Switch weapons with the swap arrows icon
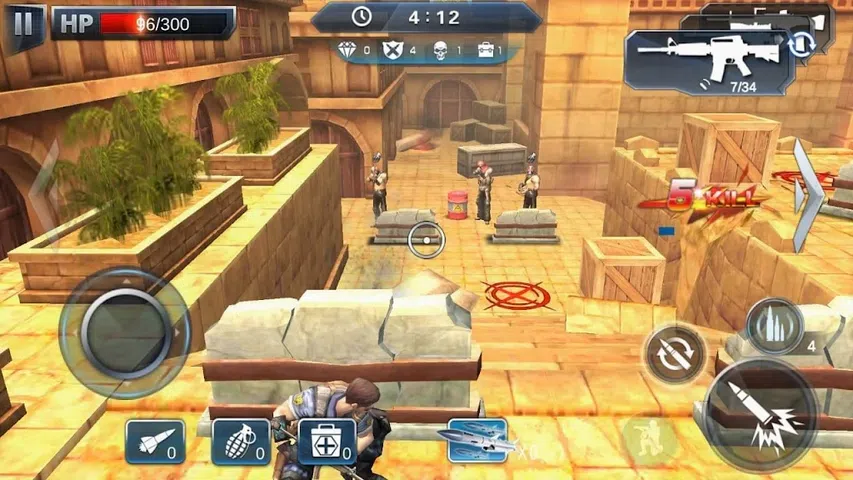 point(801,43)
